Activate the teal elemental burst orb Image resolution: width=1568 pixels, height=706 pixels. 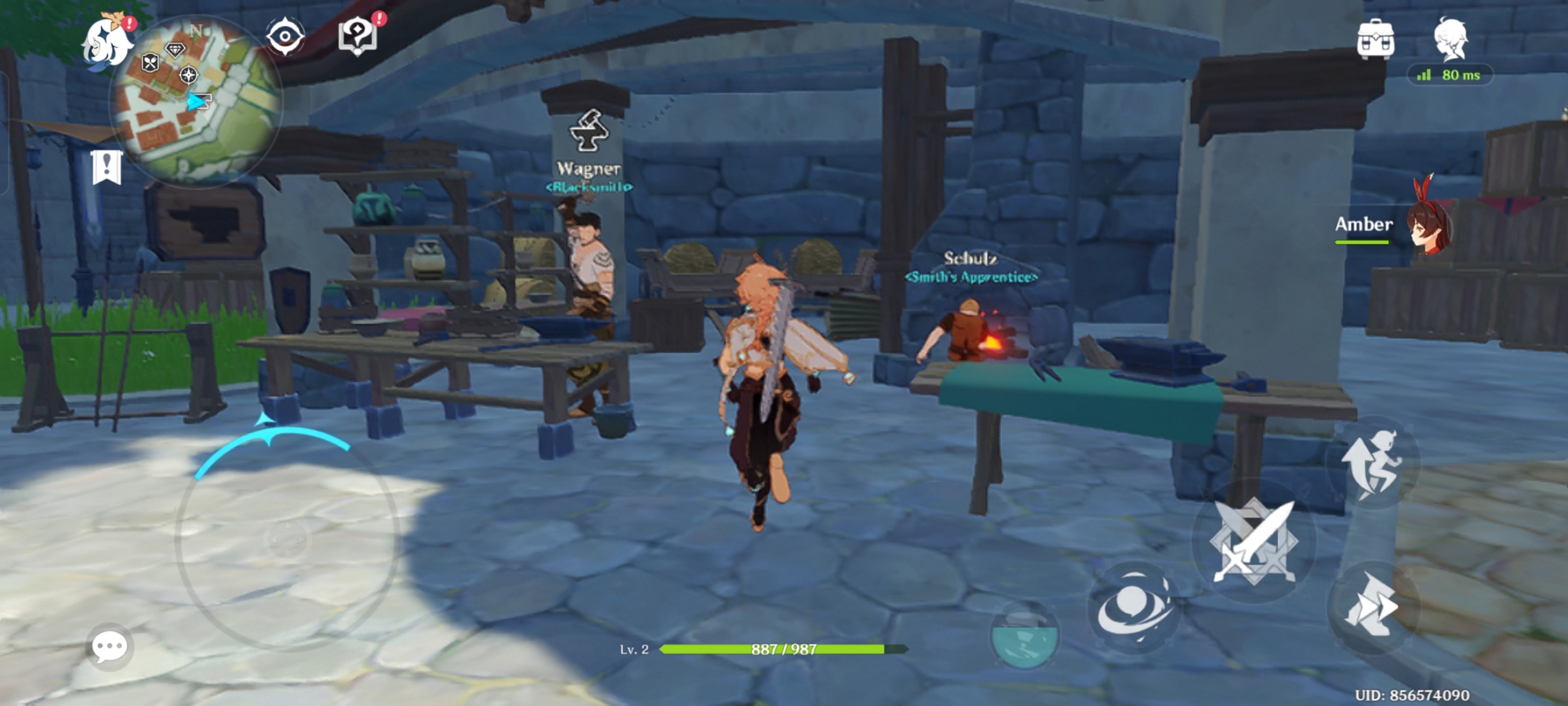click(x=1024, y=634)
